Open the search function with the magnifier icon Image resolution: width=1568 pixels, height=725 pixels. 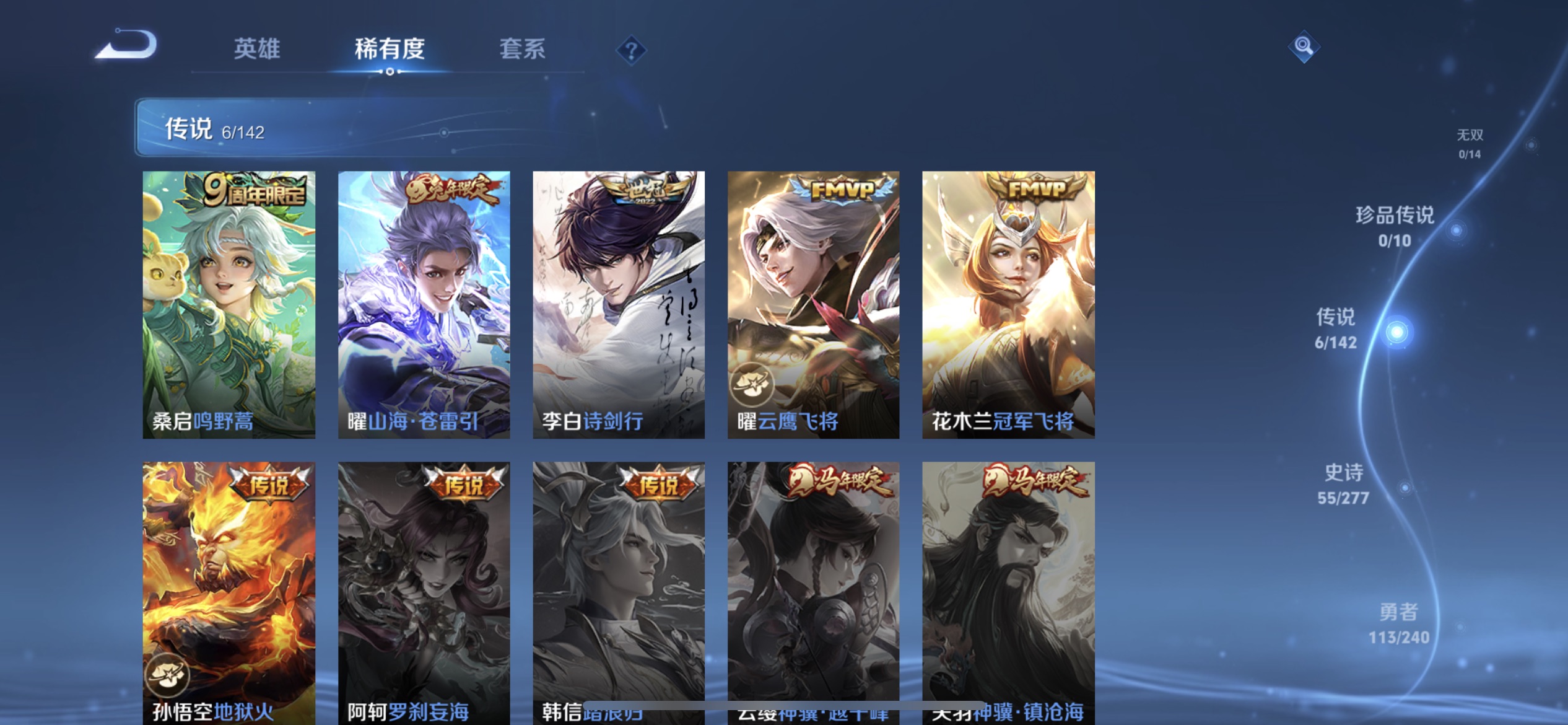(1303, 46)
